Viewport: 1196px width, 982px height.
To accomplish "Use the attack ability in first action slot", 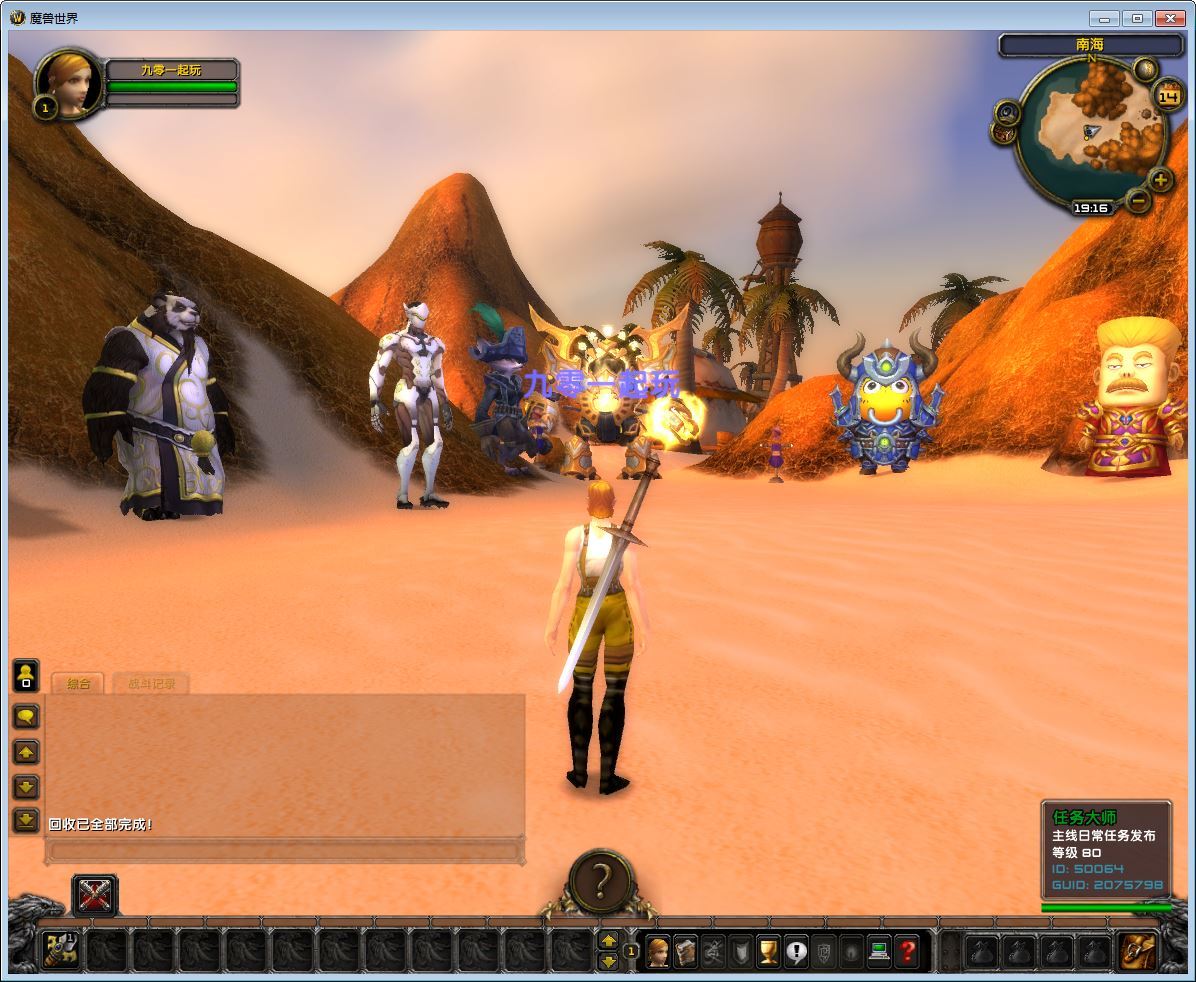I will (x=61, y=951).
